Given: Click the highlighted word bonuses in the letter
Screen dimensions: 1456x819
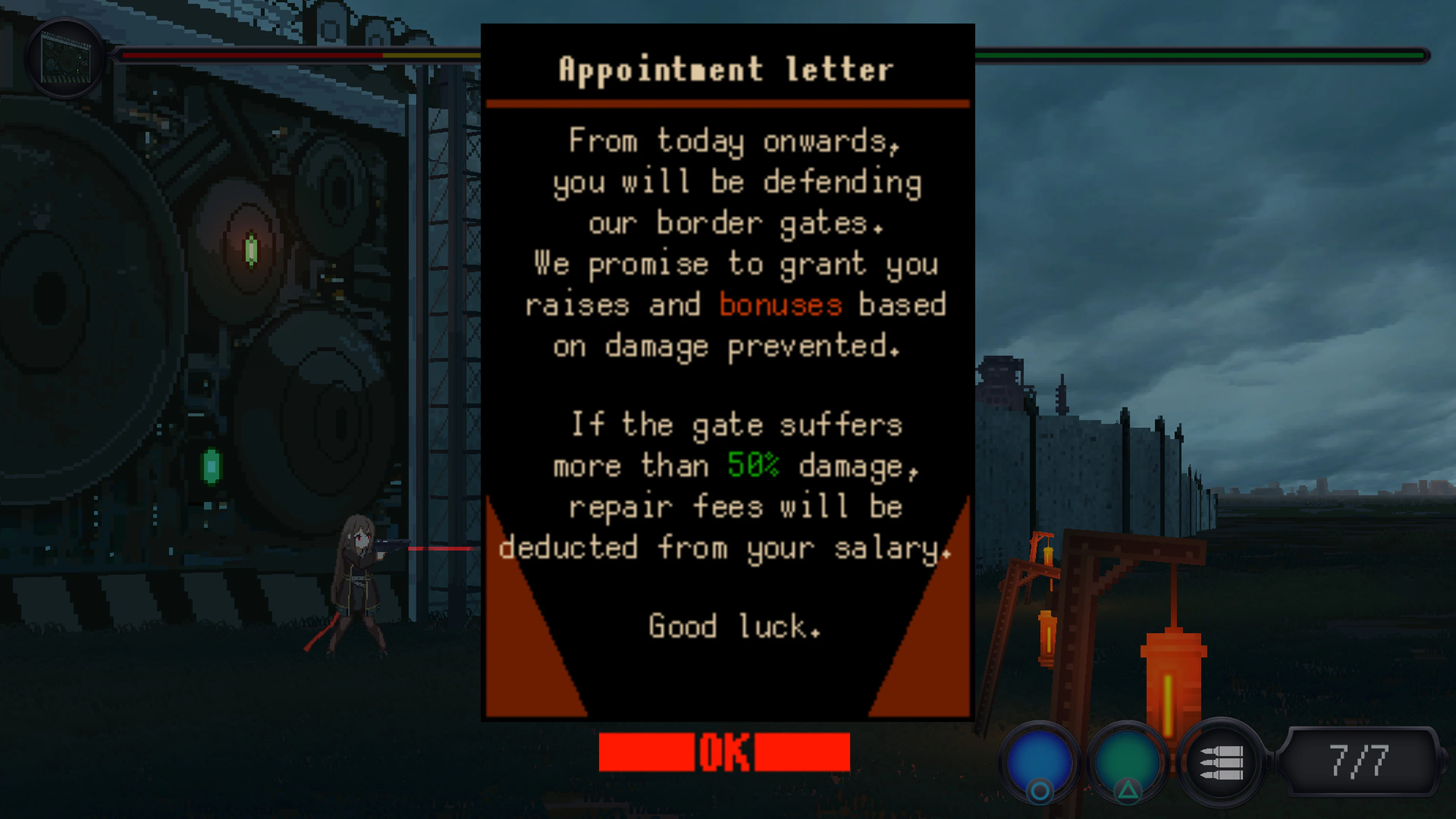Looking at the screenshot, I should point(780,304).
